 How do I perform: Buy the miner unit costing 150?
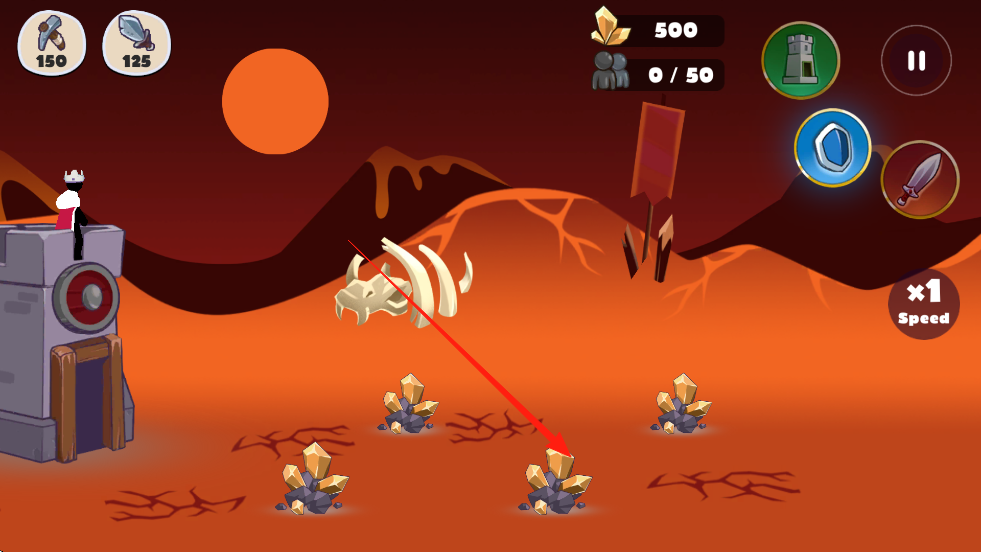pos(52,43)
